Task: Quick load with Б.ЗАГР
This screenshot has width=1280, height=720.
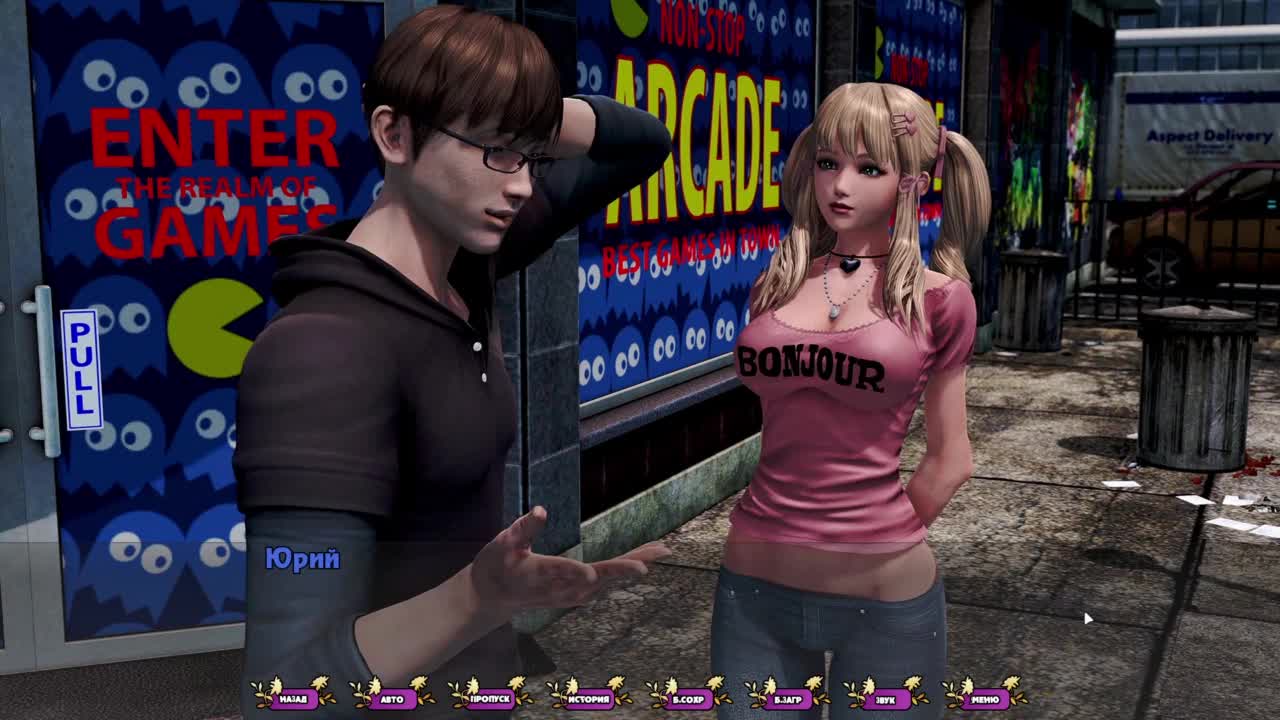Action: (x=787, y=698)
